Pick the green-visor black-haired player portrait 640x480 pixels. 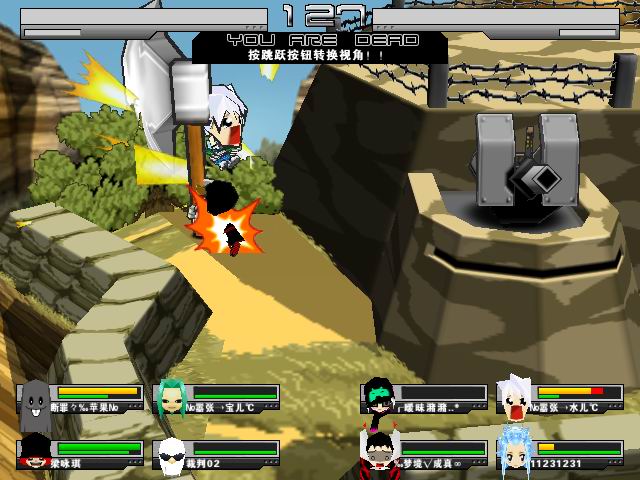click(x=377, y=397)
